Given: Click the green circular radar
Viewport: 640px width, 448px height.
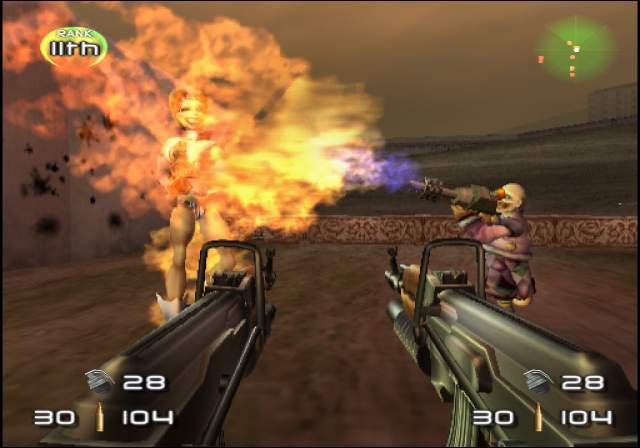Looking at the screenshot, I should tap(574, 48).
